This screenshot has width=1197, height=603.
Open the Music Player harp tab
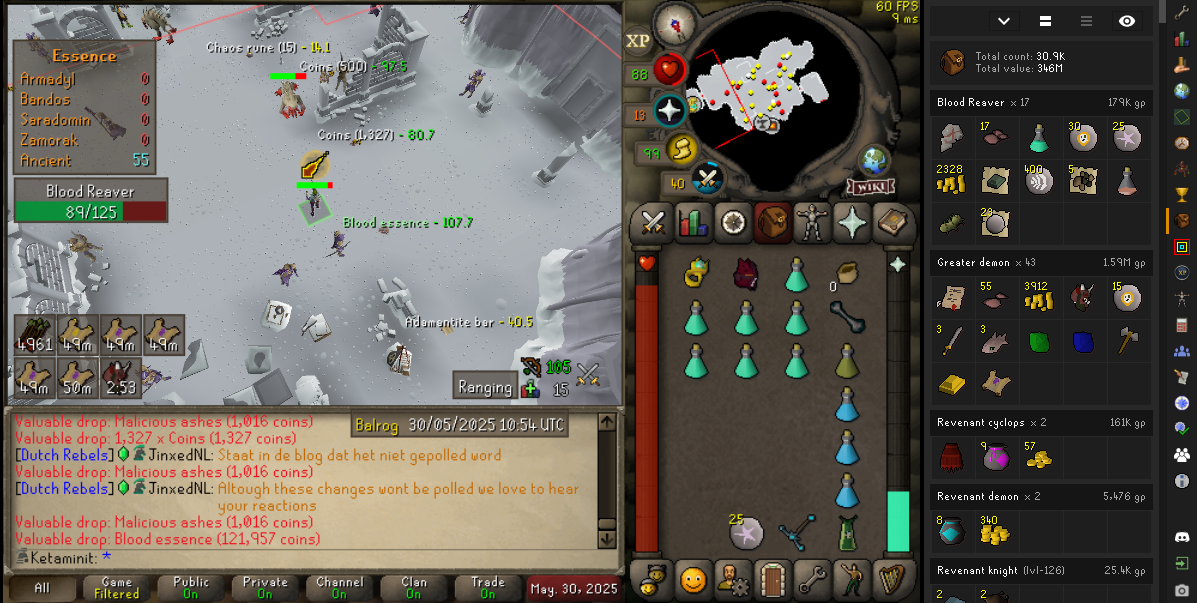click(890, 578)
